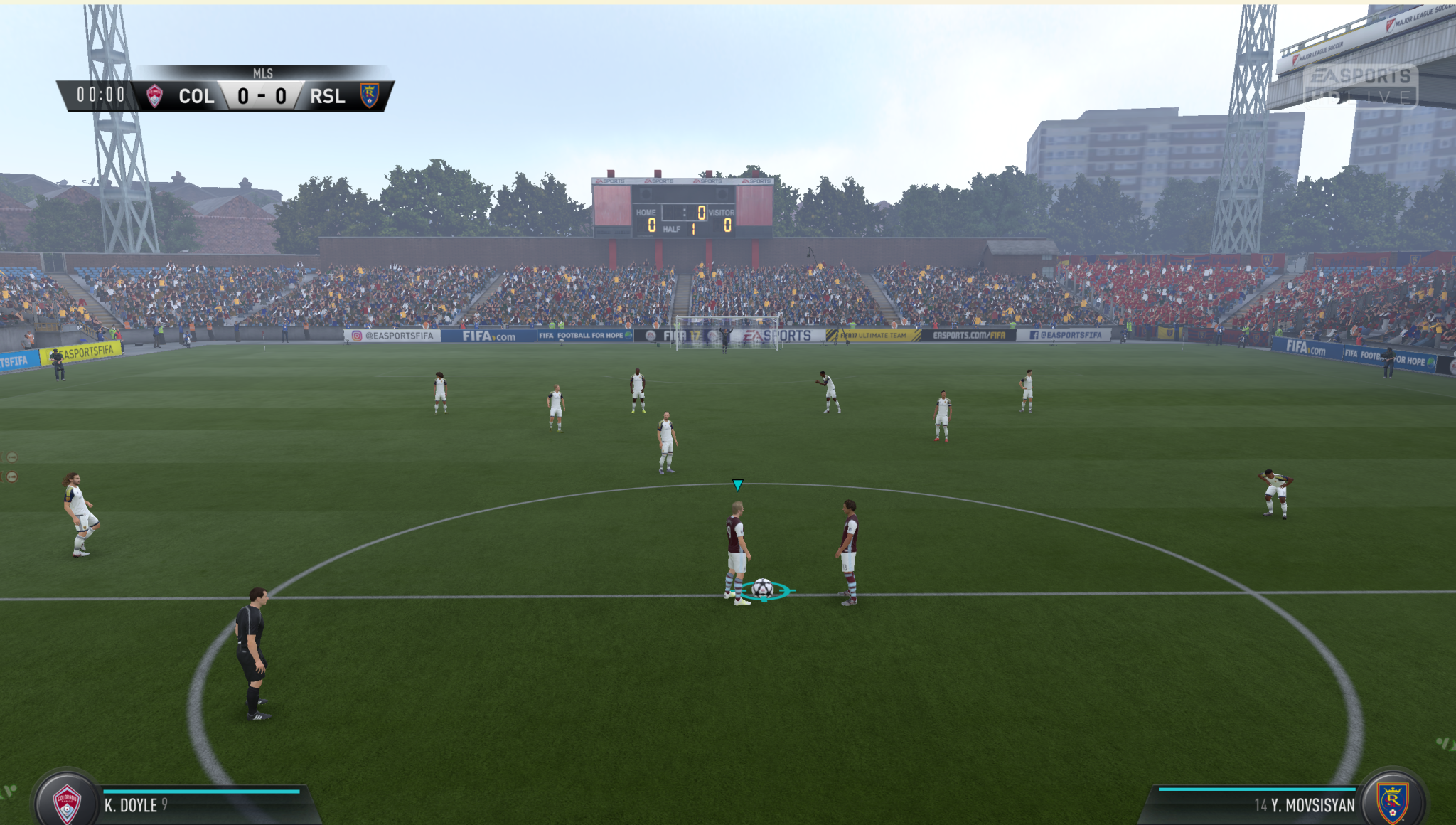1456x825 pixels.
Task: Click the Real Salt Lake crest beside Y. Movsisyan
Action: pos(1392,802)
